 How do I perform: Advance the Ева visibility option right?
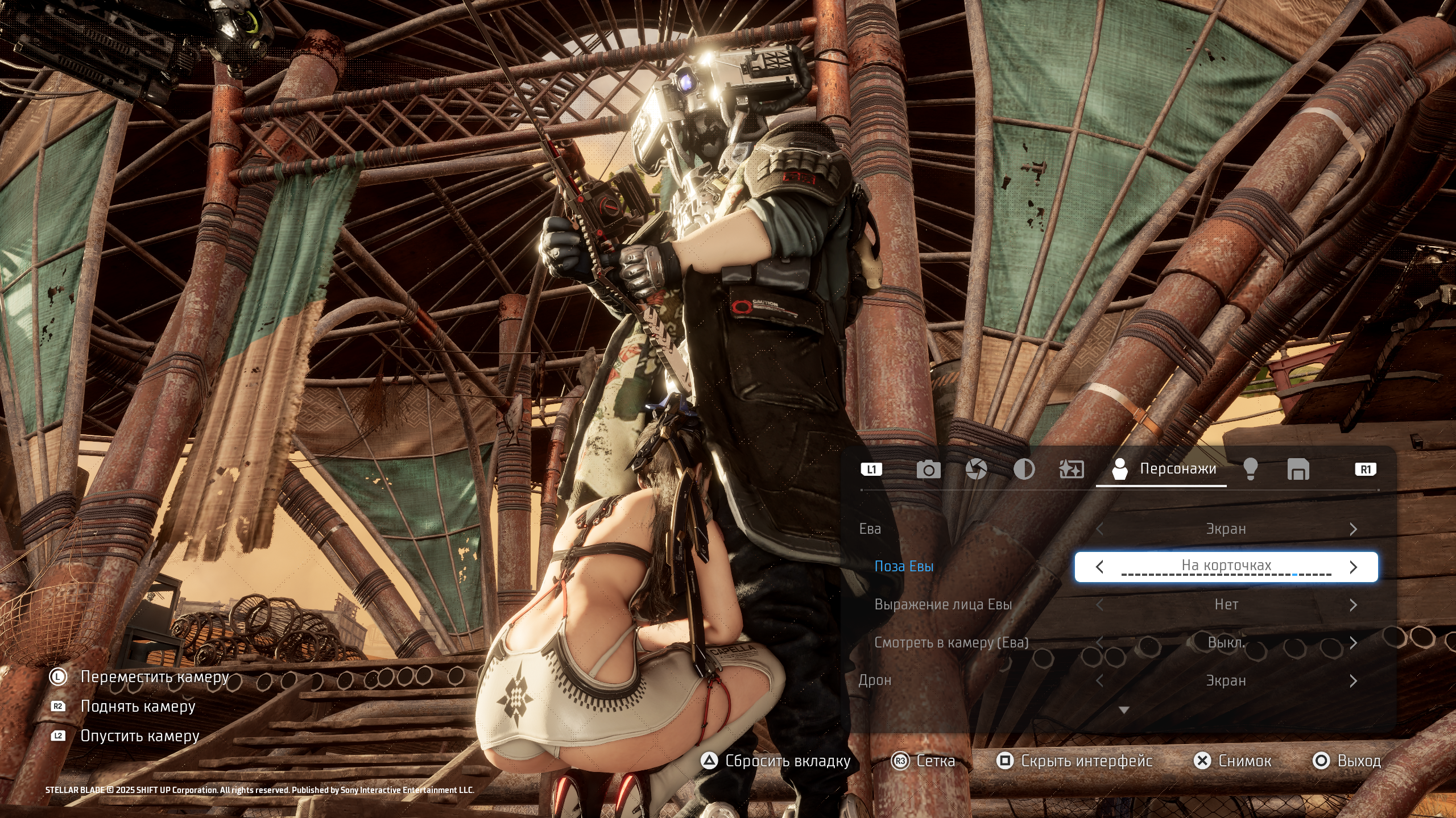point(1353,529)
